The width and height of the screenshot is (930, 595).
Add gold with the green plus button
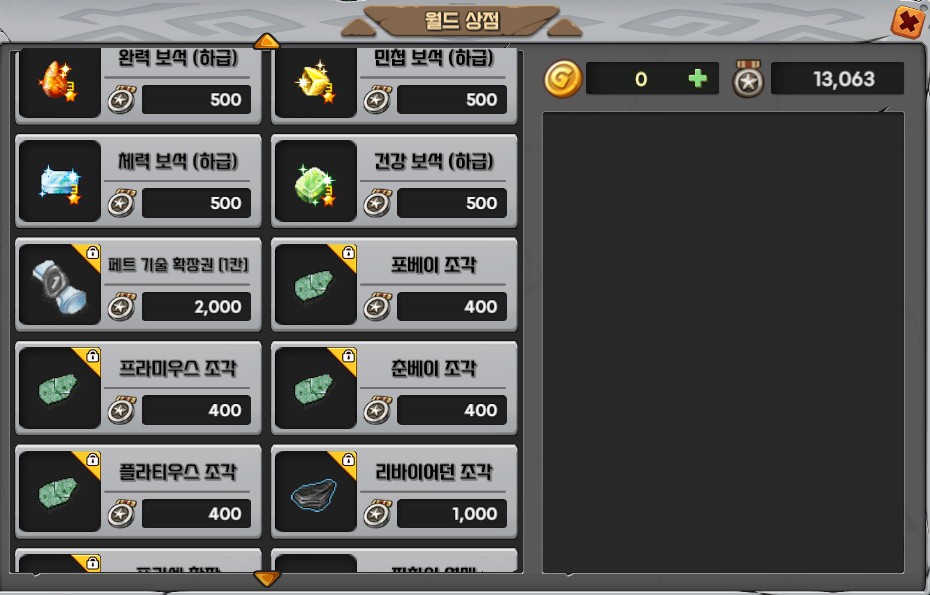(x=698, y=79)
